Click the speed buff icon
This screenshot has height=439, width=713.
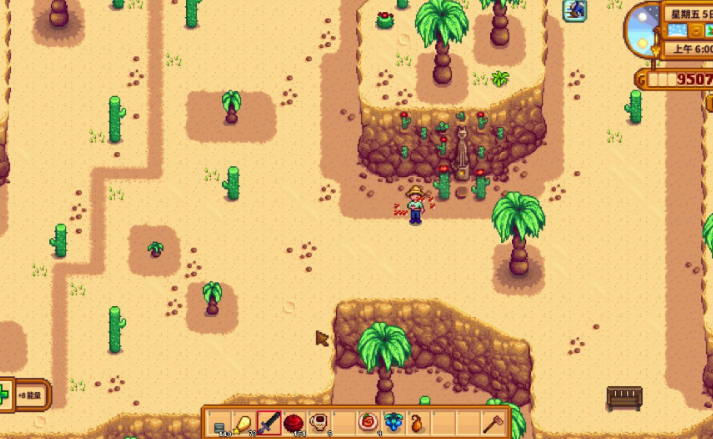point(574,11)
